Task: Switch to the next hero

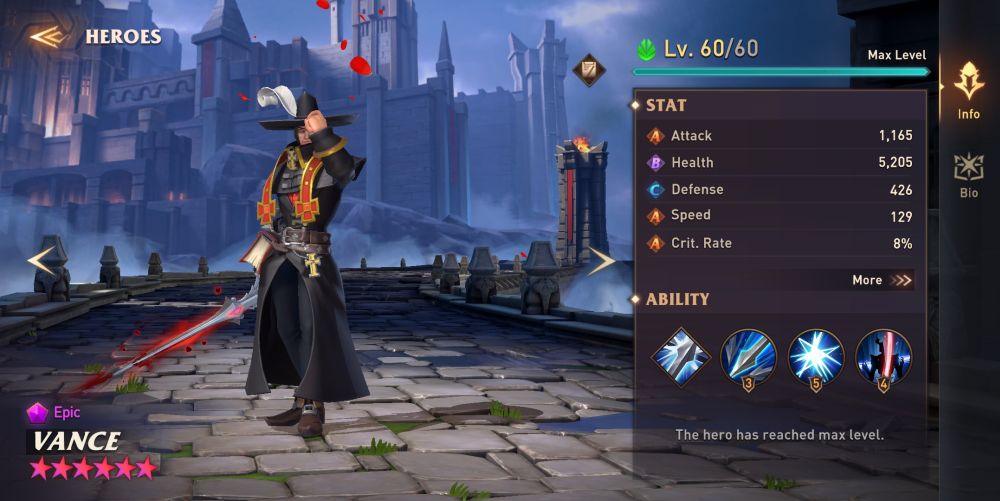Action: pos(600,261)
